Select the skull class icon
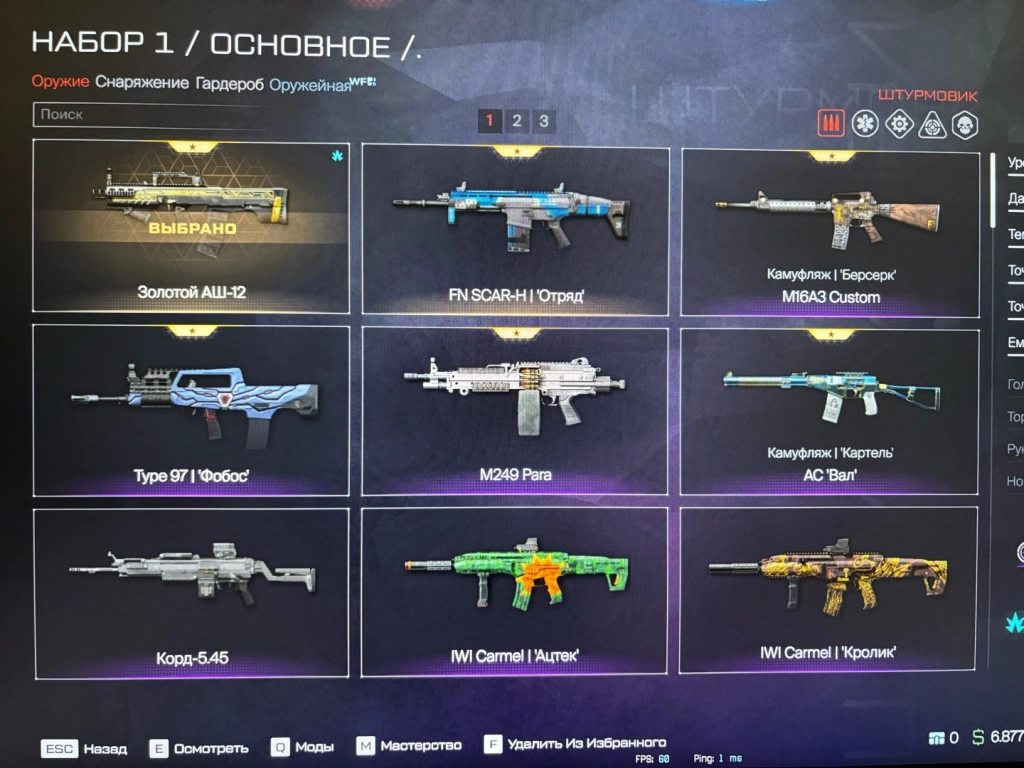 coord(965,125)
